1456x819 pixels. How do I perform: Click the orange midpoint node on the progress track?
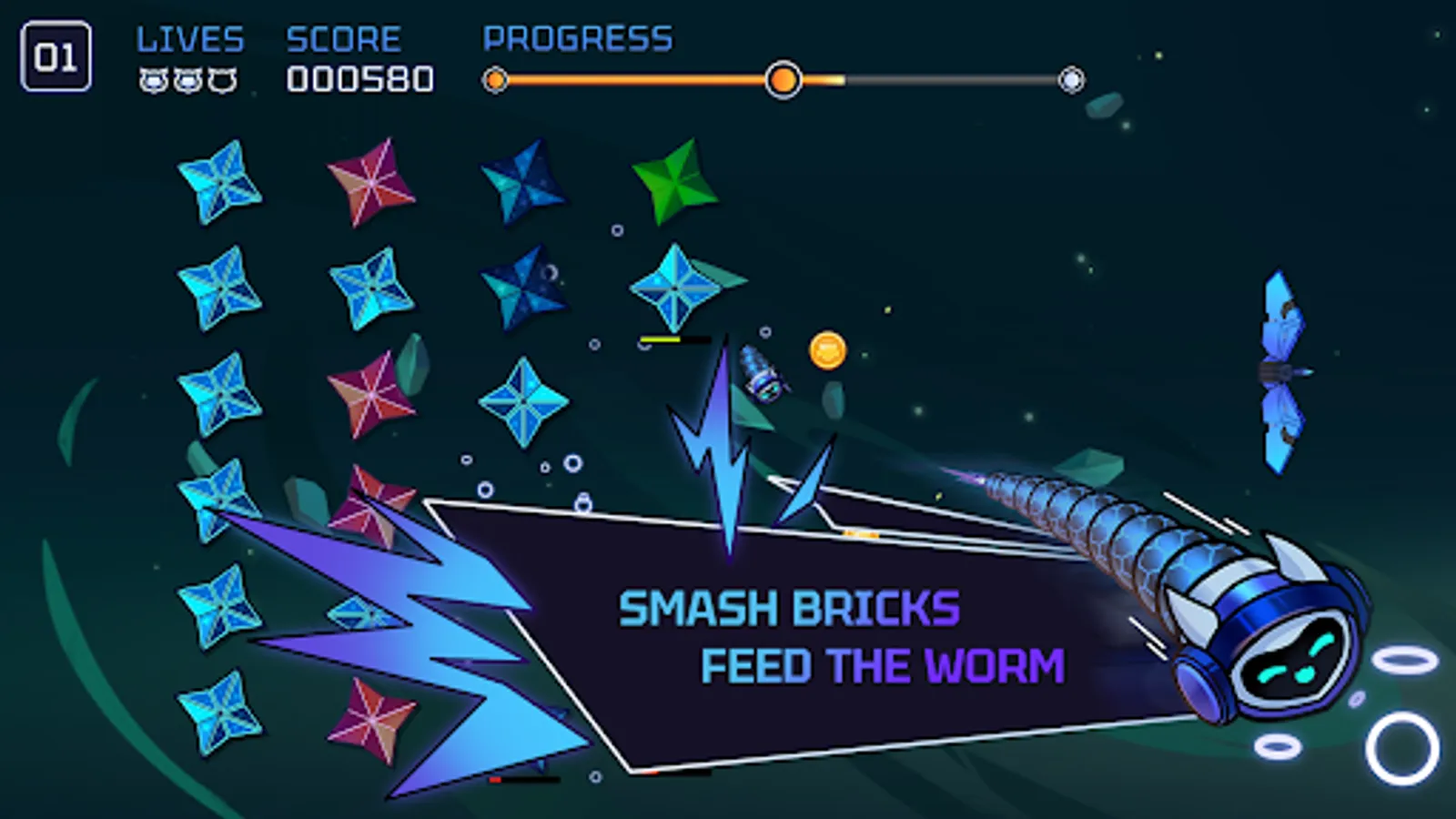[784, 81]
